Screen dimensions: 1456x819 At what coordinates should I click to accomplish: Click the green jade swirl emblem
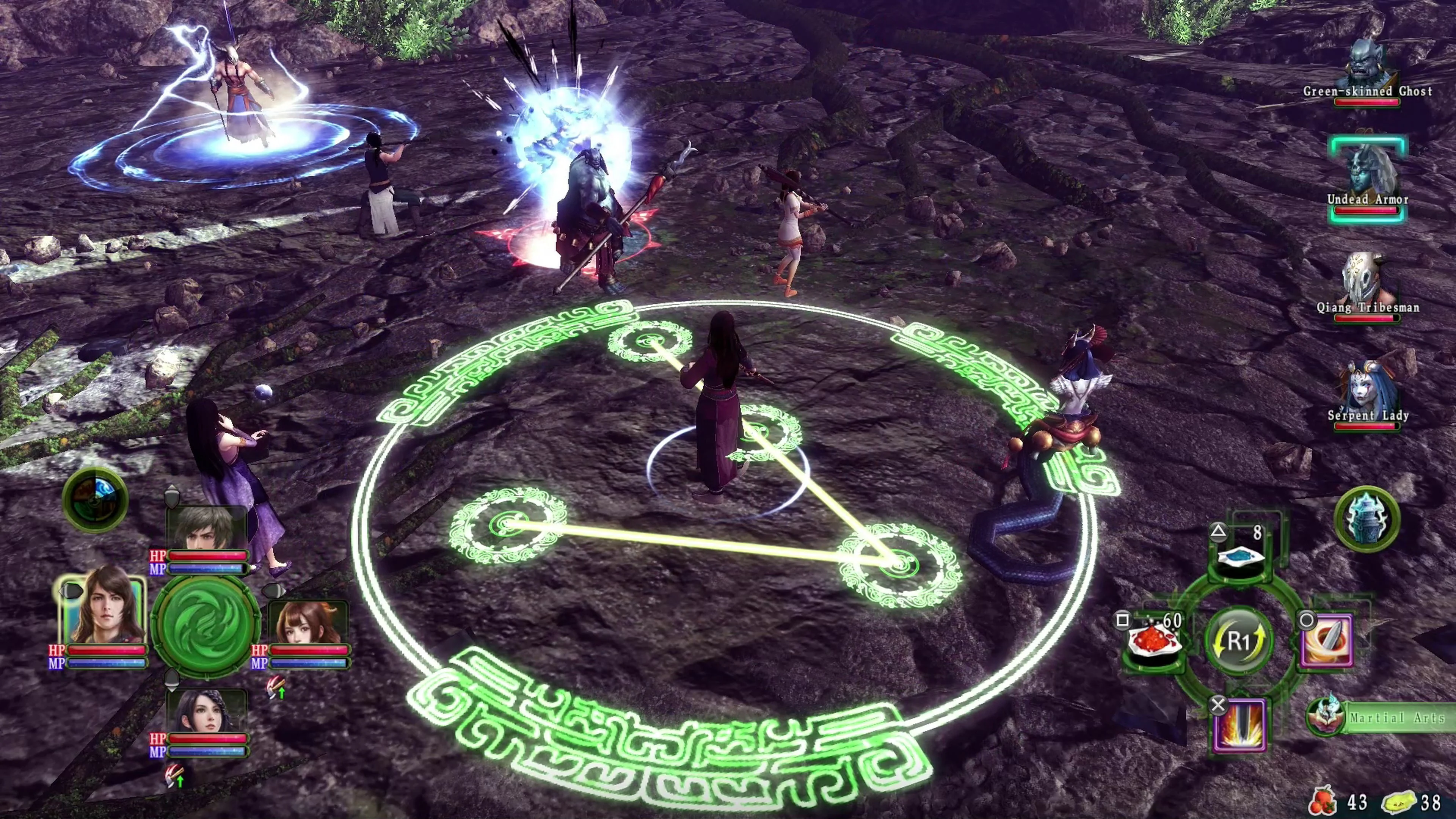(x=206, y=625)
